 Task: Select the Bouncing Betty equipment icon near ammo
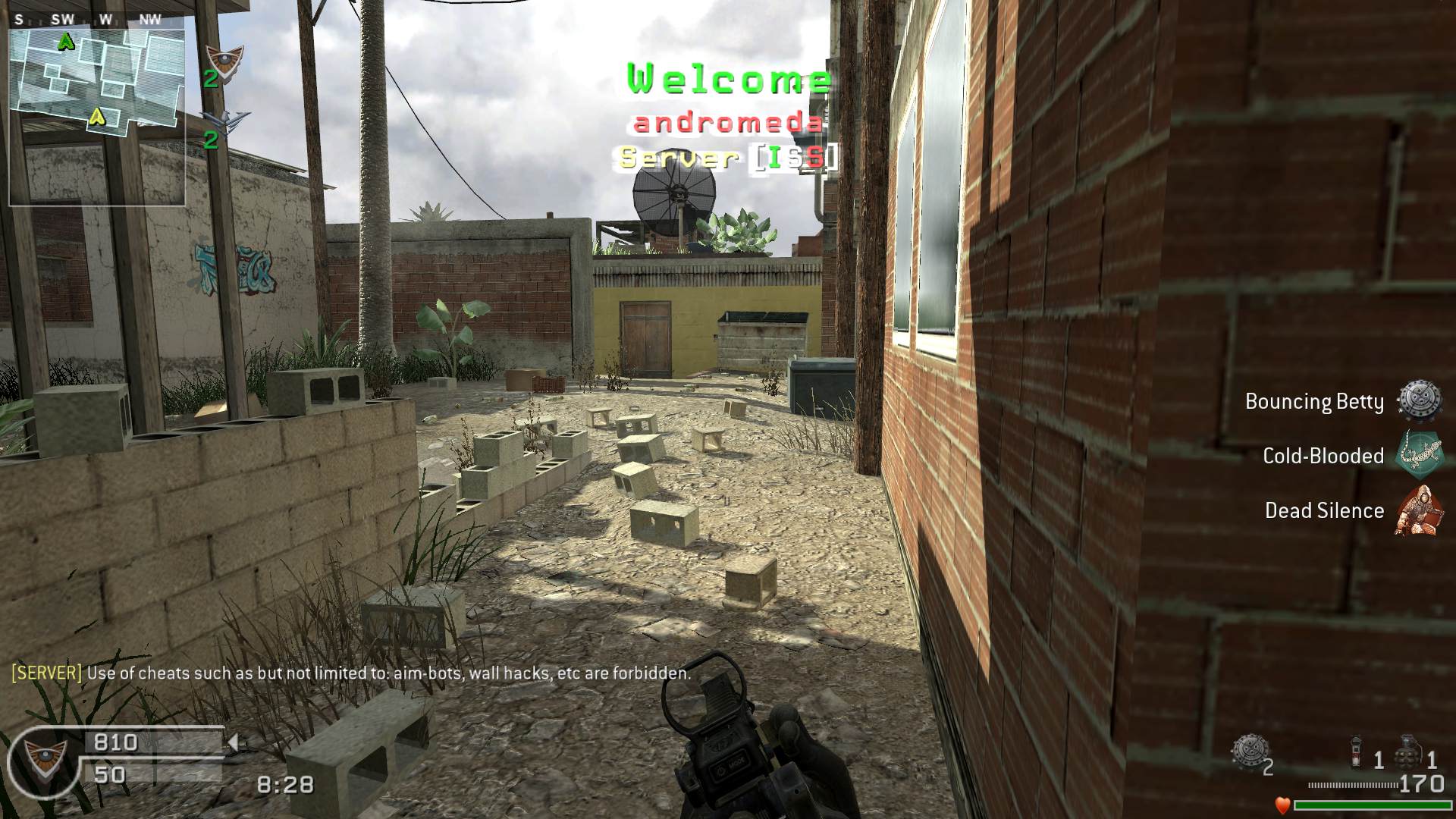tap(1247, 751)
